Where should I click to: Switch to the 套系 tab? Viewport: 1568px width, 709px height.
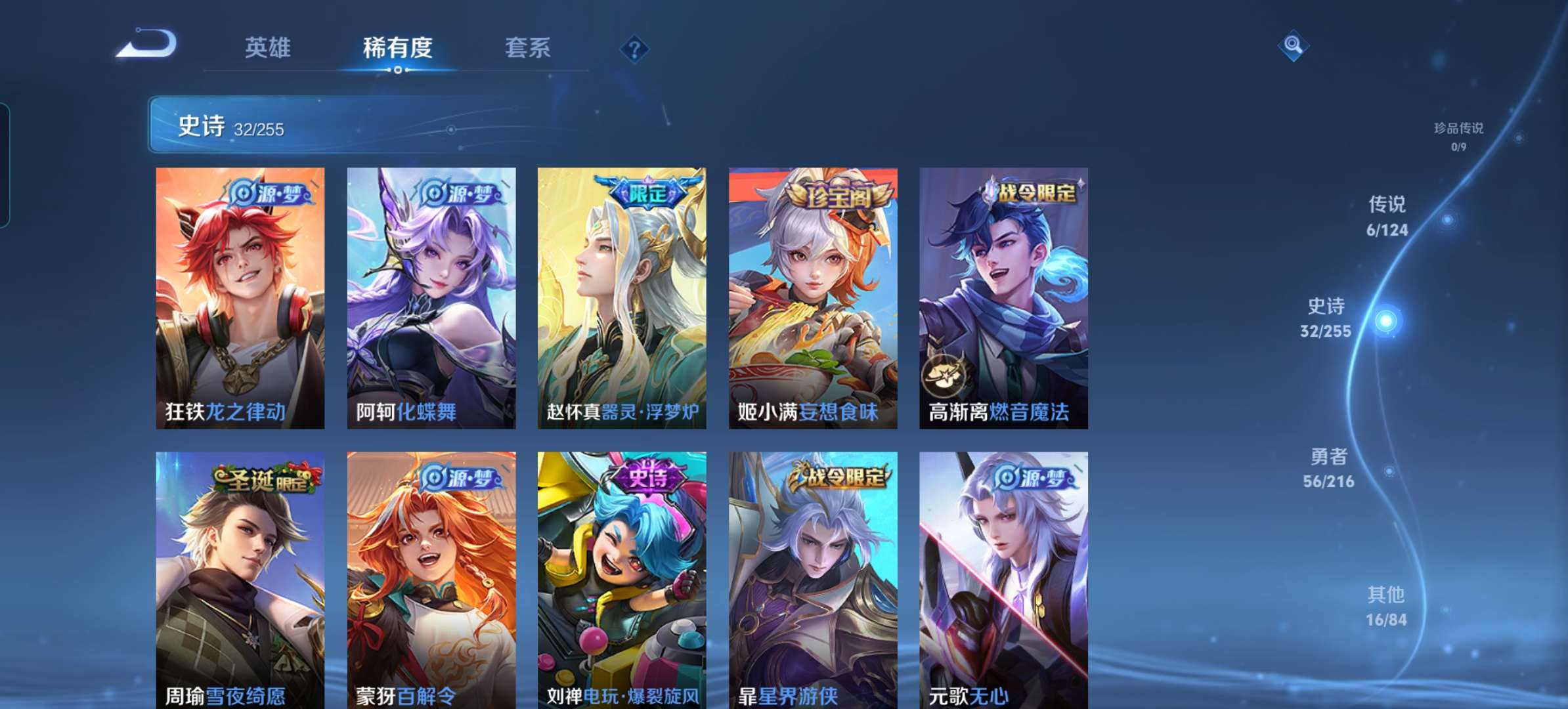tap(529, 47)
